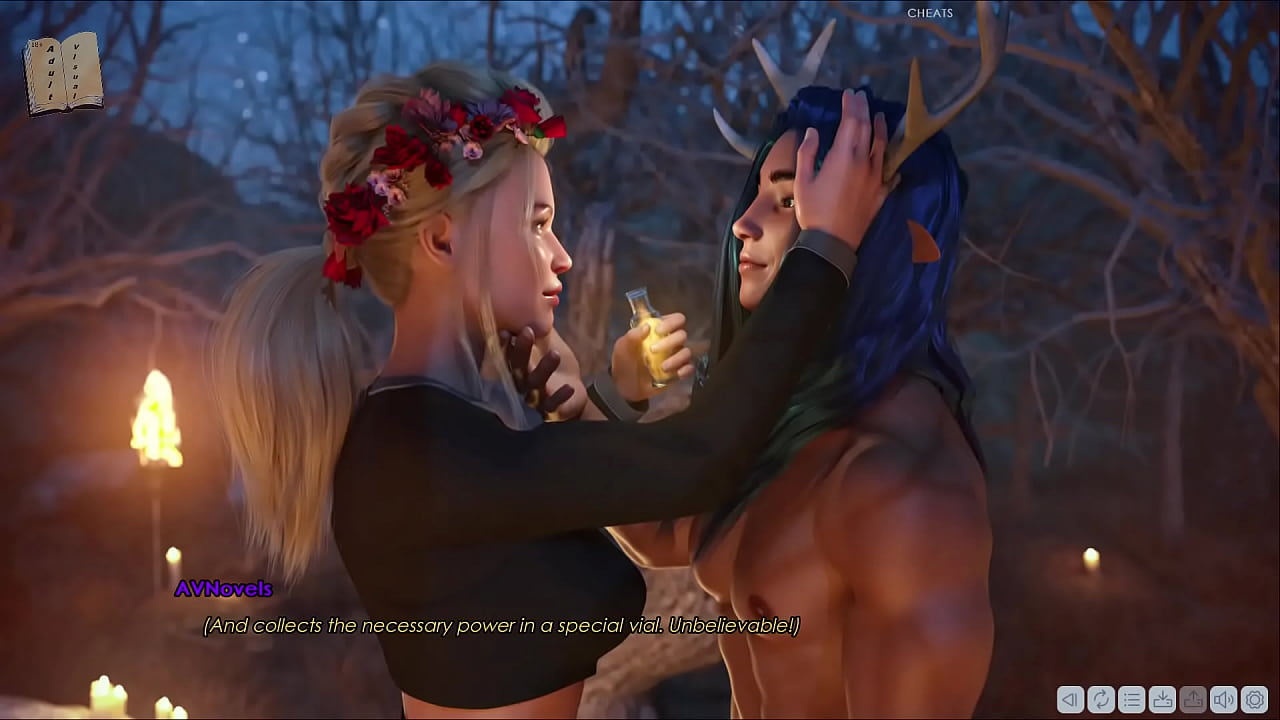Open the dialogue history list button
Viewport: 1280px width, 720px height.
click(x=1131, y=699)
